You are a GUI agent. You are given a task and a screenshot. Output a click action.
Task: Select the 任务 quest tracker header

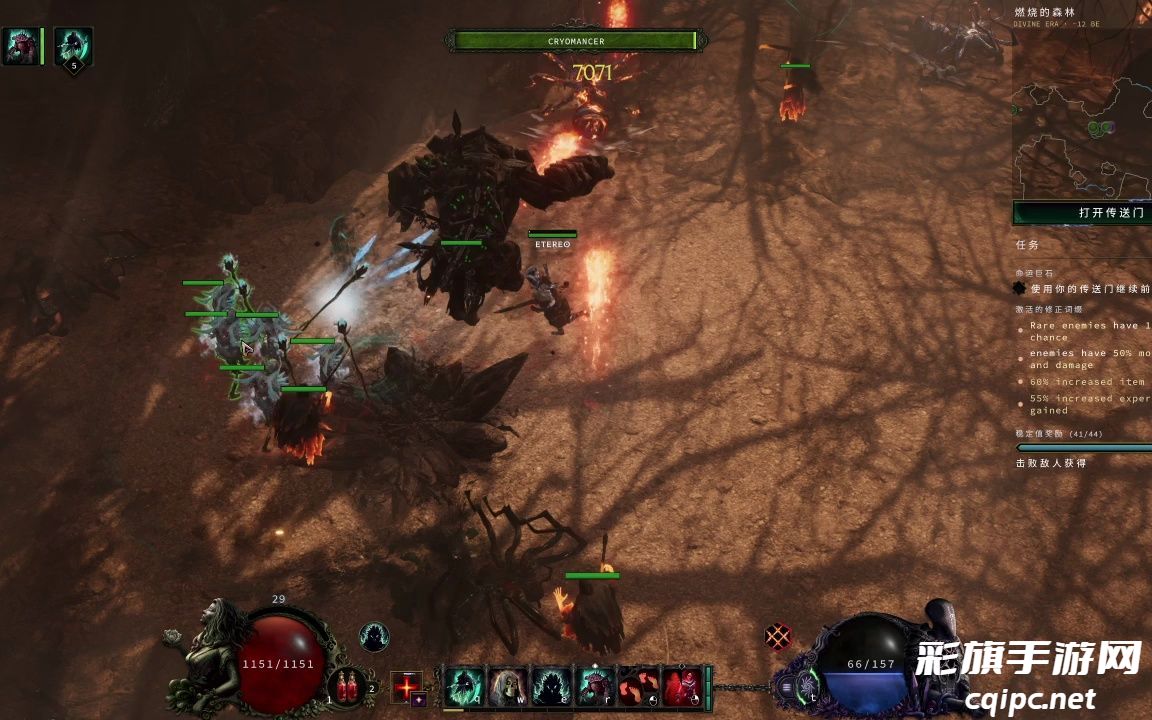pyautogui.click(x=1027, y=244)
